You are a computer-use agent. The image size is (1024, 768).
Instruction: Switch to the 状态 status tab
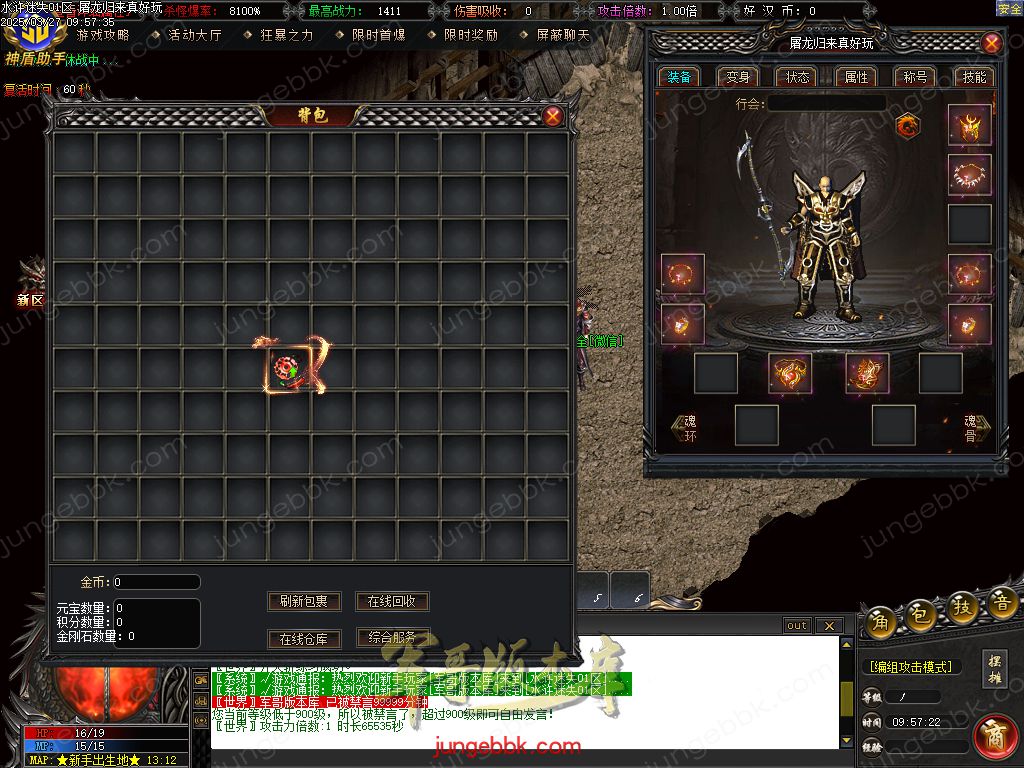pyautogui.click(x=798, y=77)
